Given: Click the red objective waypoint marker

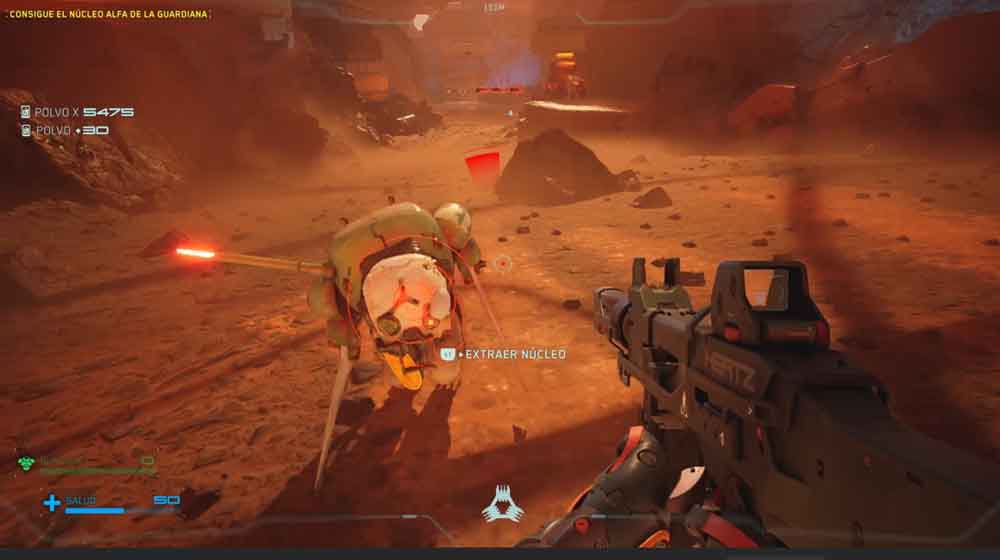Looking at the screenshot, I should pyautogui.click(x=483, y=165).
